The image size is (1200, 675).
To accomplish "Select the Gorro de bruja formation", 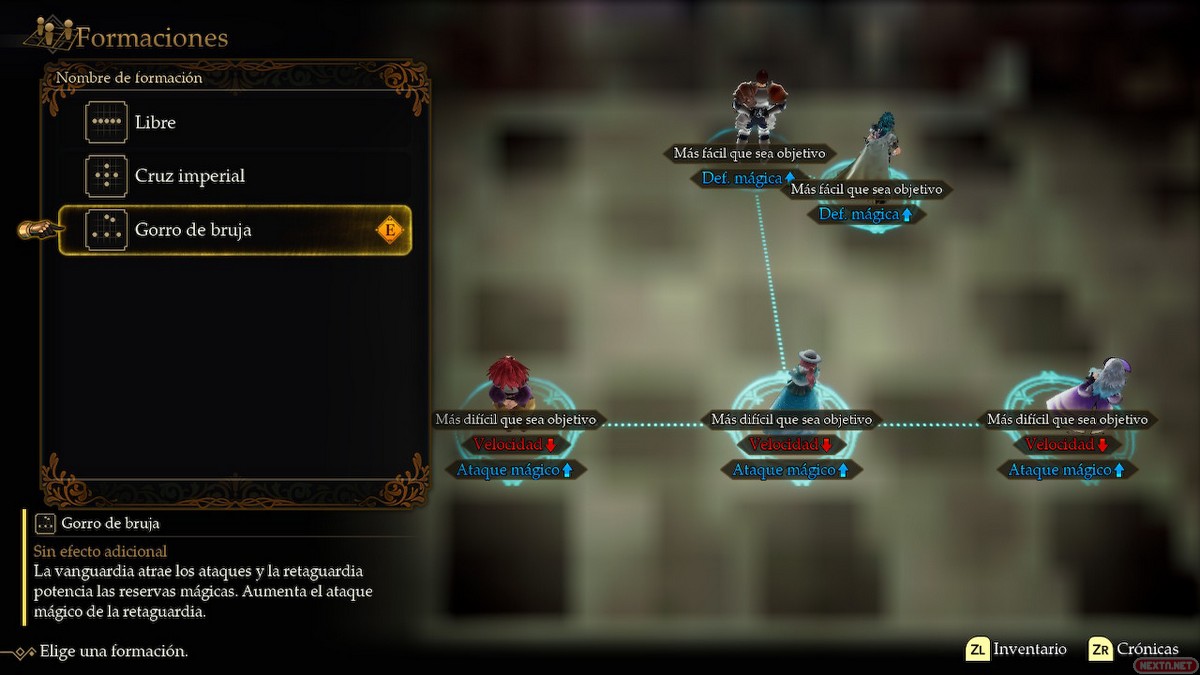I will tap(235, 230).
